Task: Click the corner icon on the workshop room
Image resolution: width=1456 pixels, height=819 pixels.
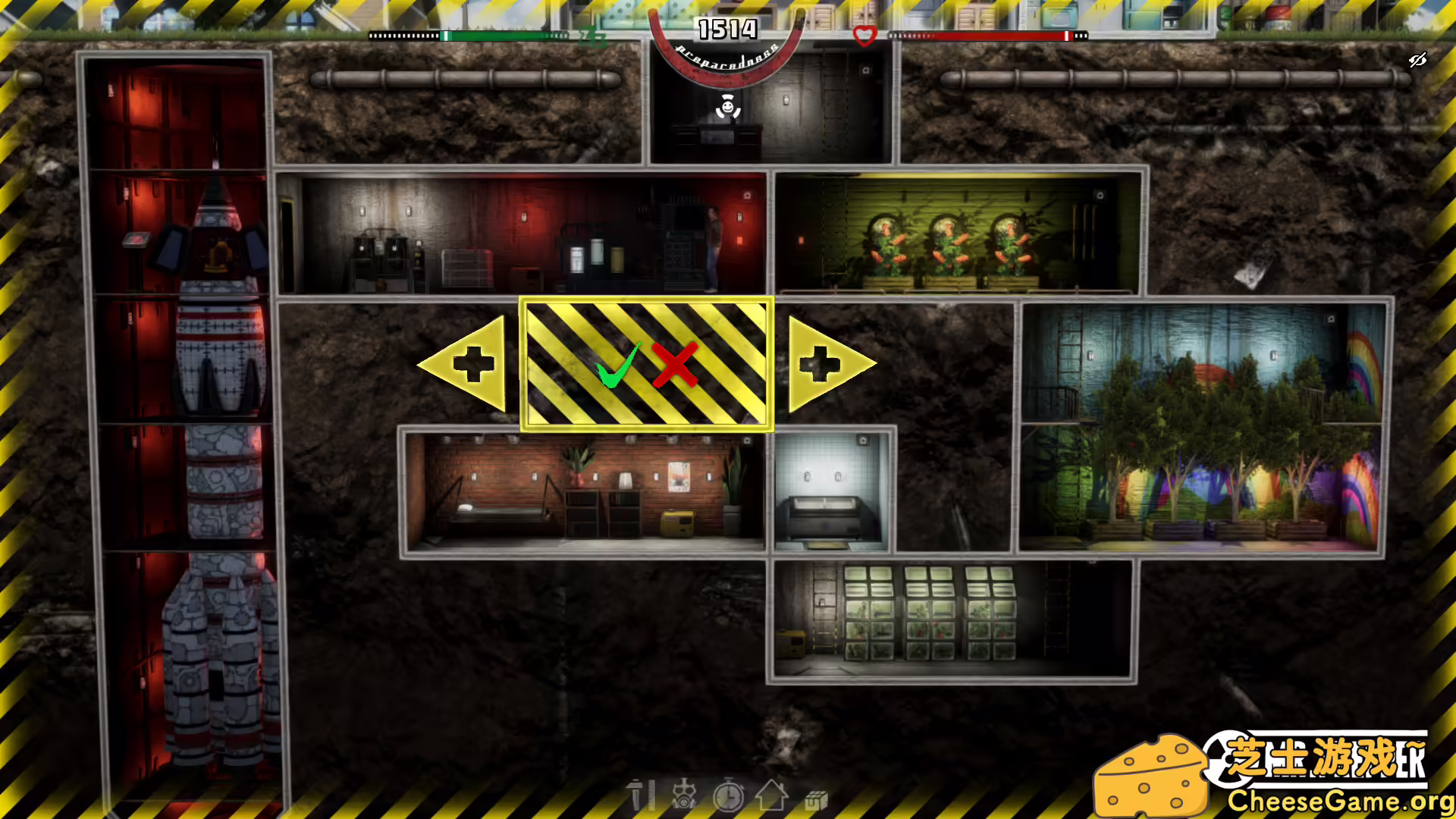Action: (748, 196)
